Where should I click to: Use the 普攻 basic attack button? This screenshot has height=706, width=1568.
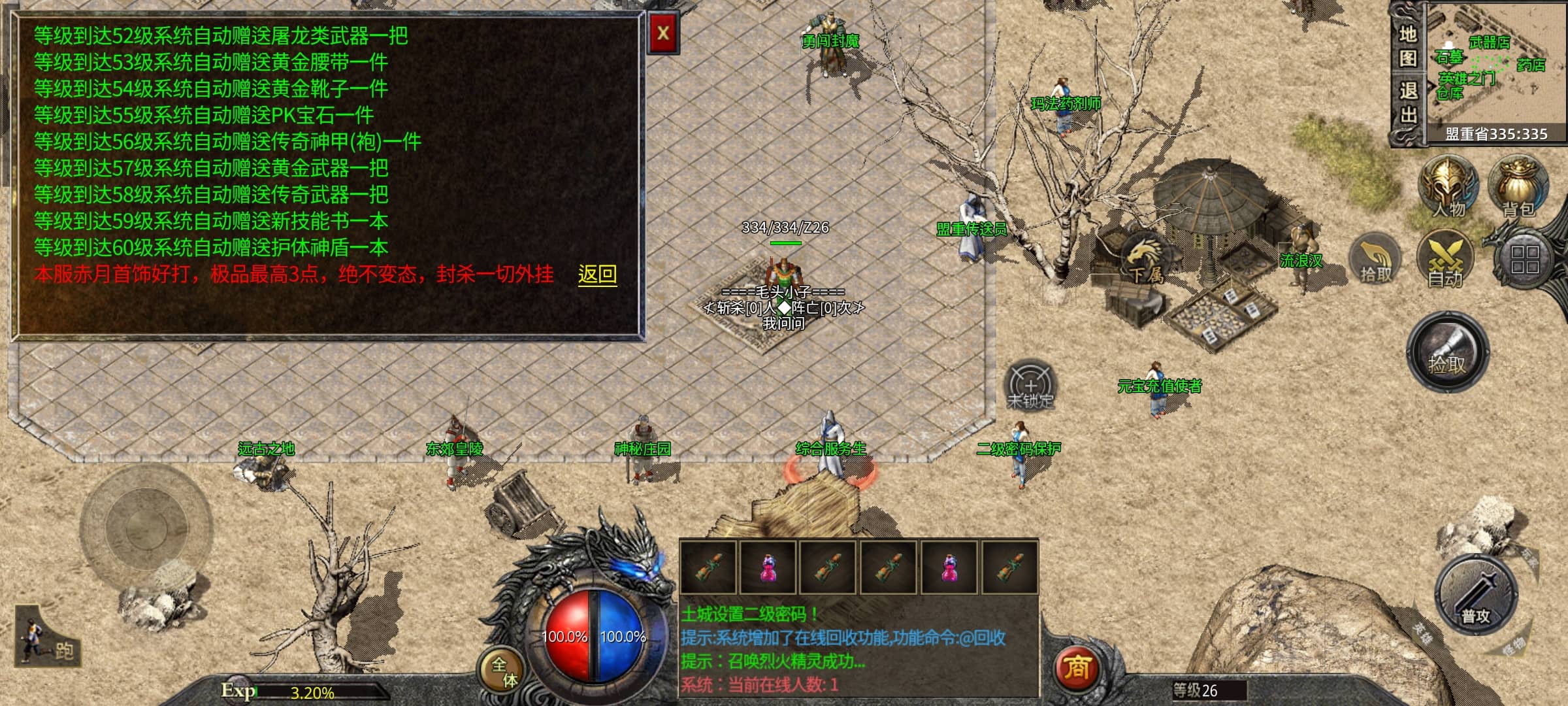tap(1476, 596)
